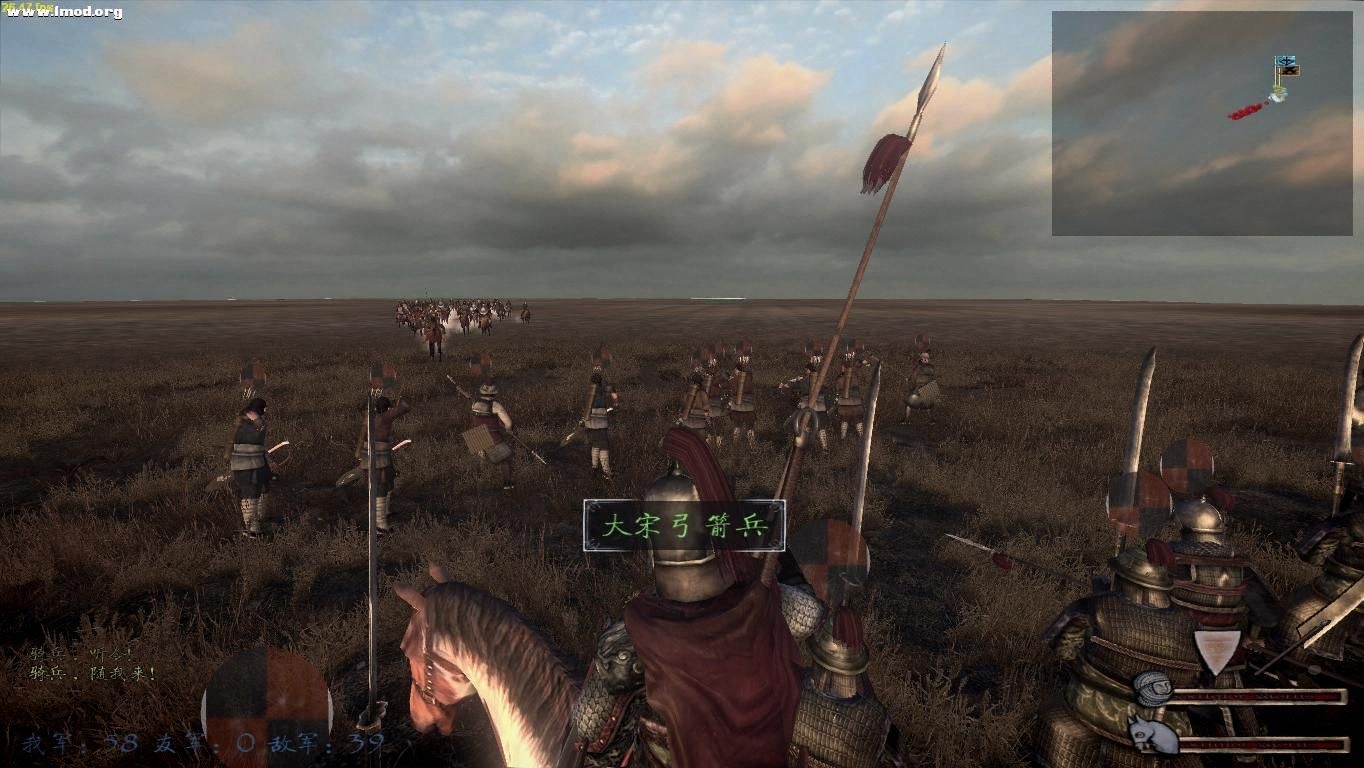Click the helmet health status icon
1364x768 pixels.
1153,691
